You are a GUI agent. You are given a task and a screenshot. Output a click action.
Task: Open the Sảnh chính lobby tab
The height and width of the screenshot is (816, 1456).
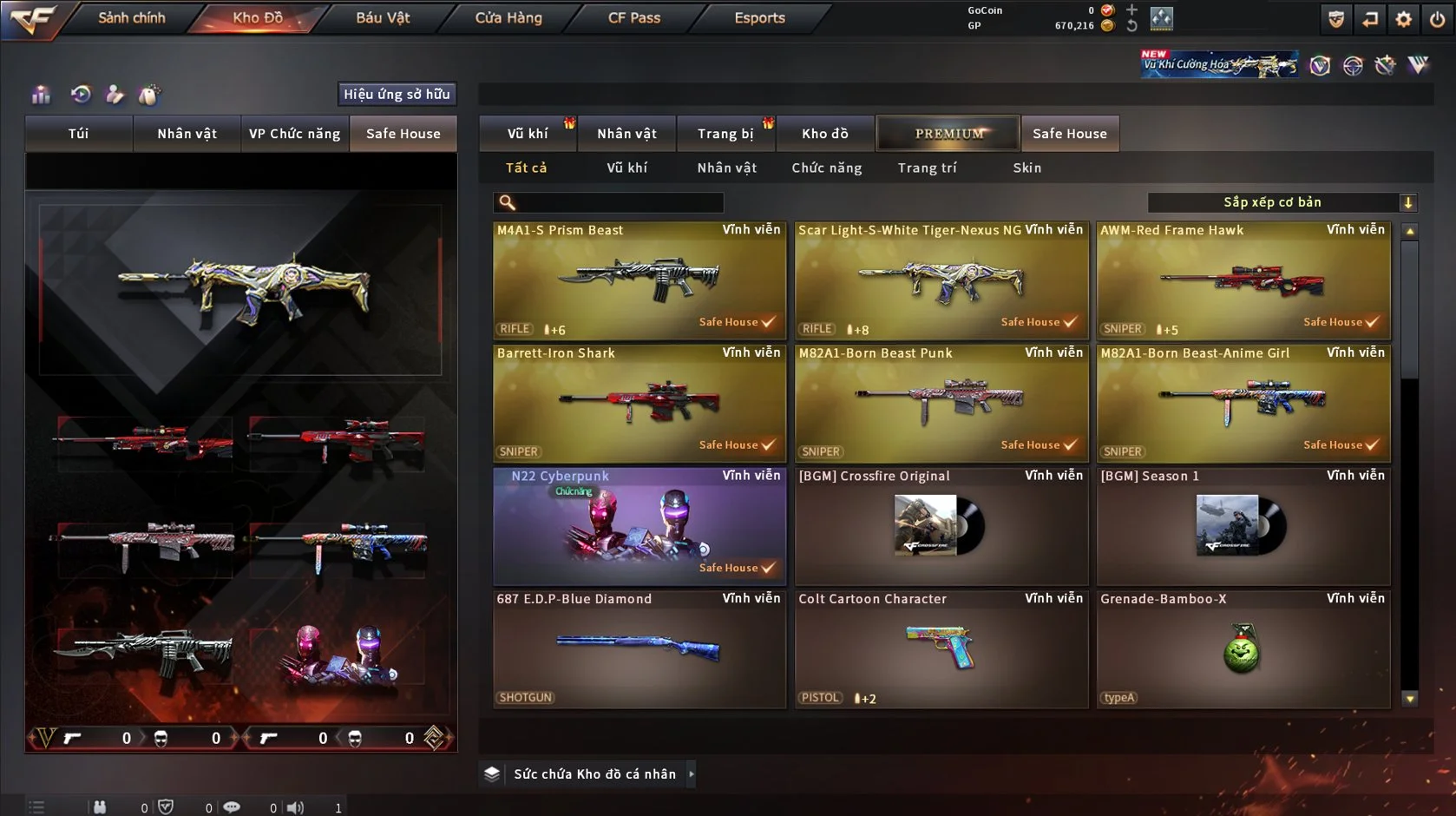pos(131,18)
